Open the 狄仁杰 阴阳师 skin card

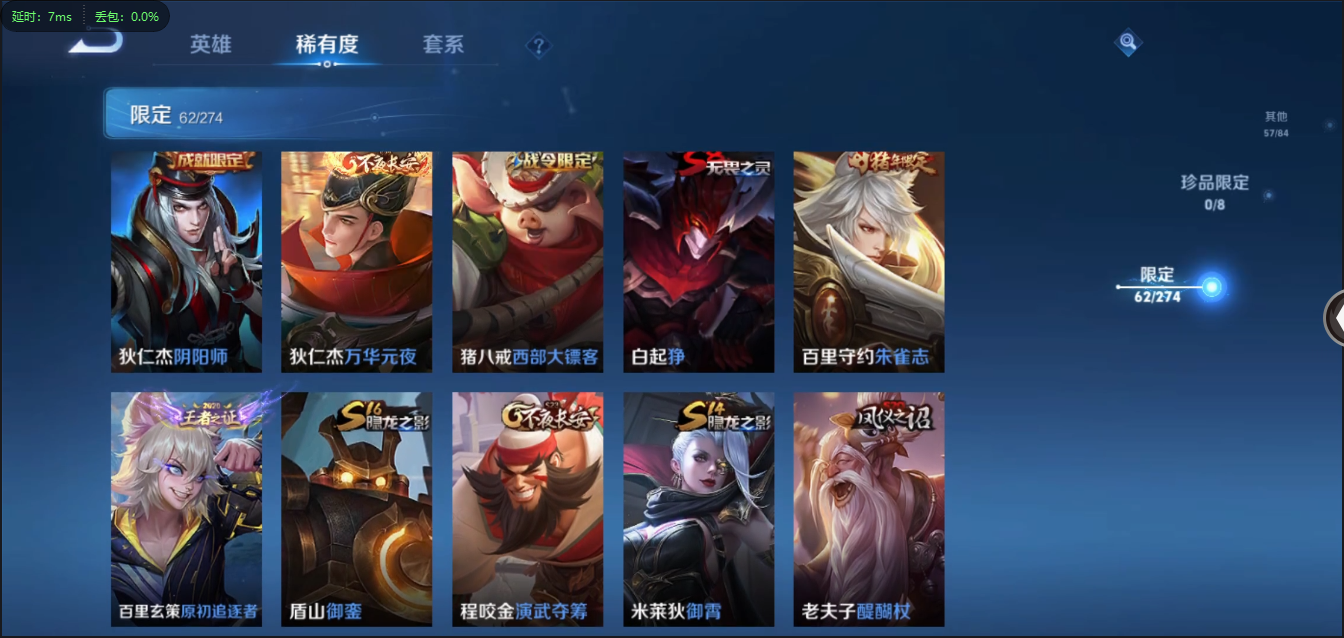[x=186, y=262]
